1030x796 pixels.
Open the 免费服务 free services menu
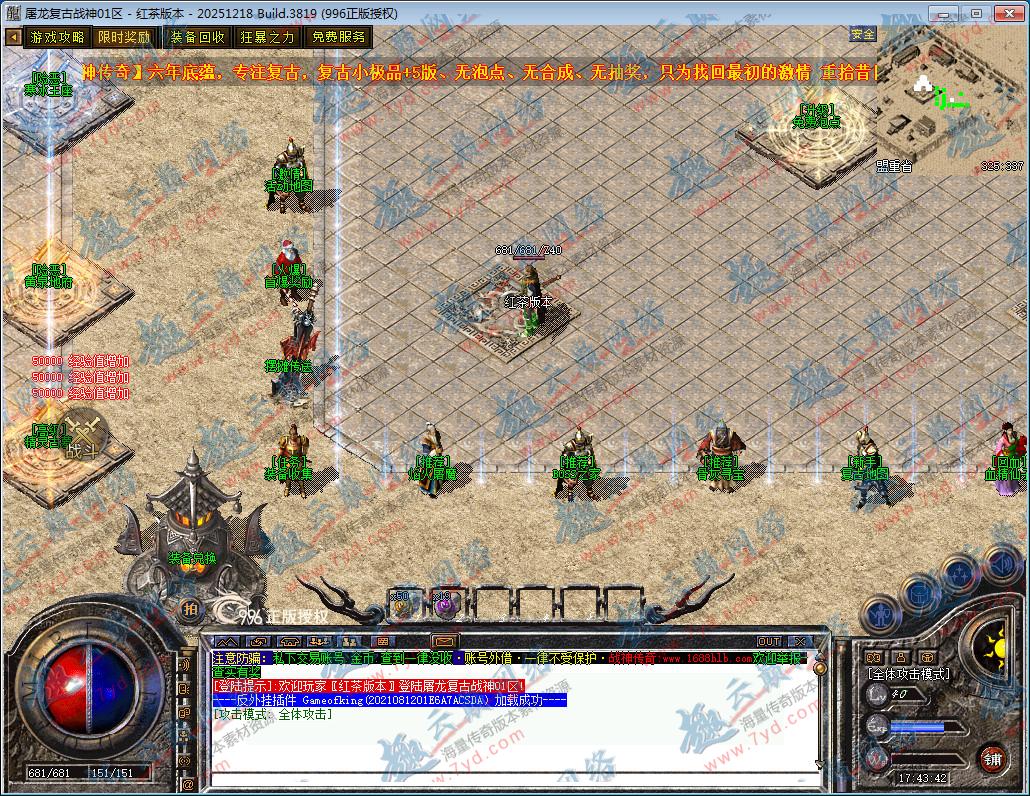(338, 37)
